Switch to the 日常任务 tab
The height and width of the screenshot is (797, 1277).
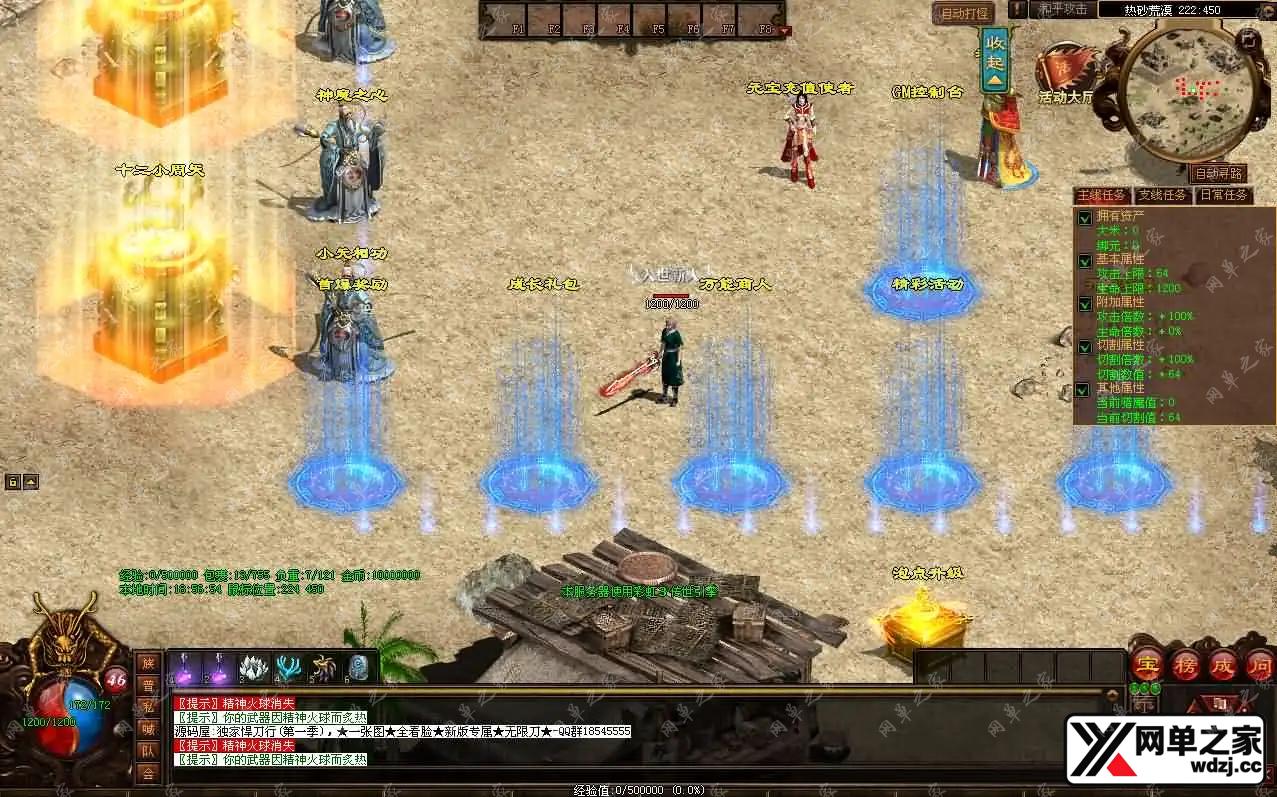point(1223,195)
